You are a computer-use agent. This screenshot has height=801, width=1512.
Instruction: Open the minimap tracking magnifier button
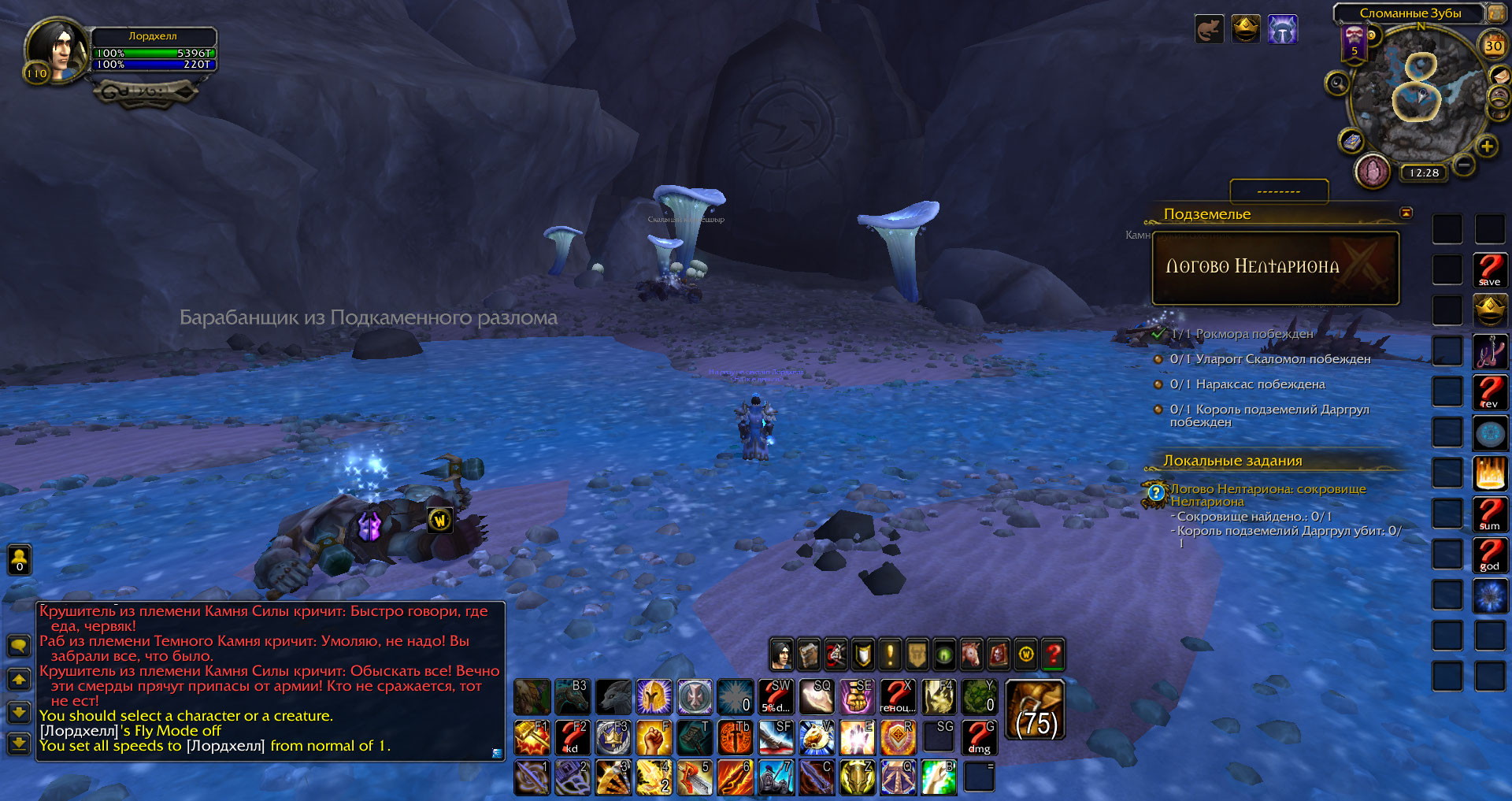[x=1337, y=83]
